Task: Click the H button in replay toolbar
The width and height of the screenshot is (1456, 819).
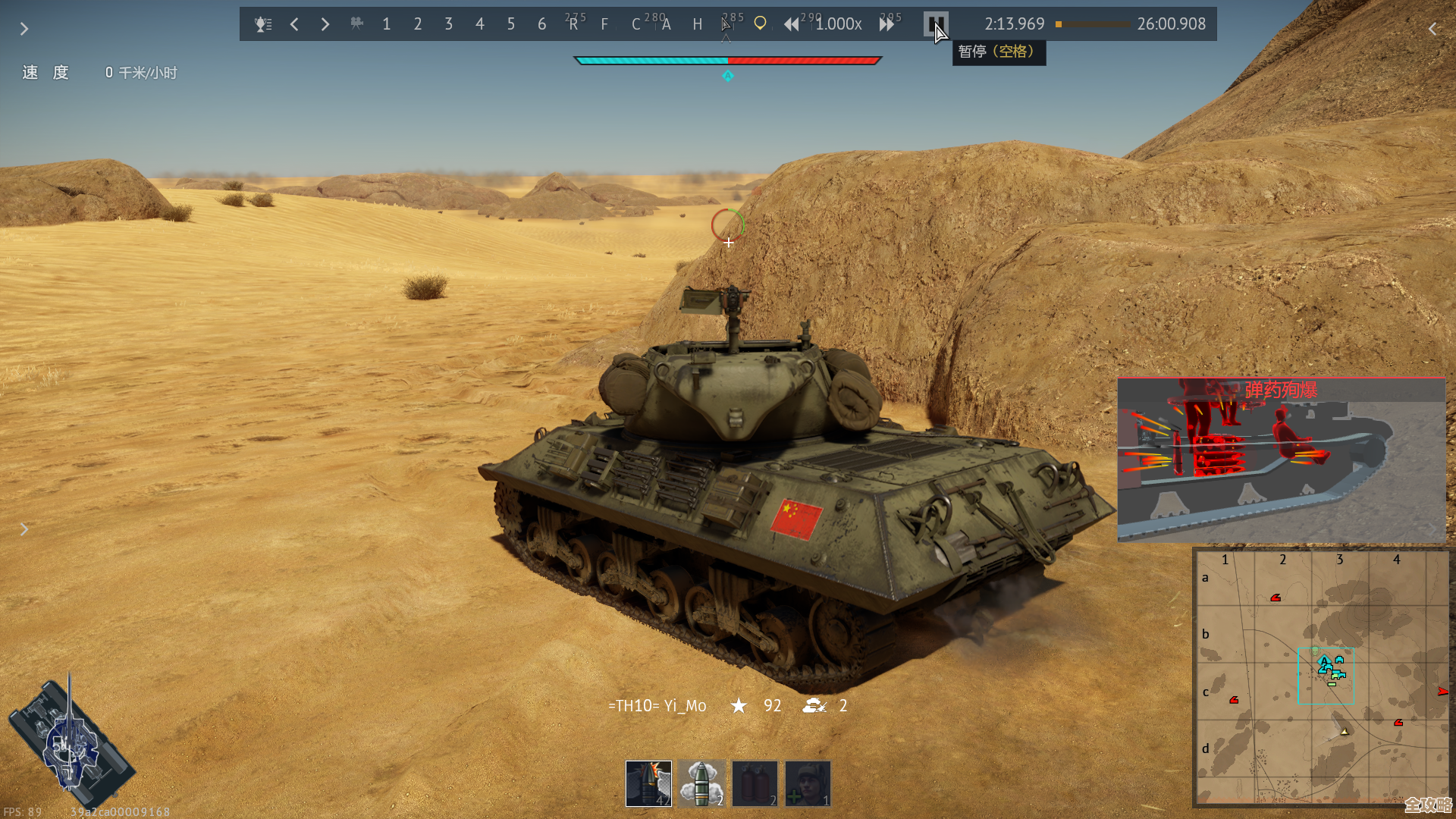Action: tap(698, 24)
